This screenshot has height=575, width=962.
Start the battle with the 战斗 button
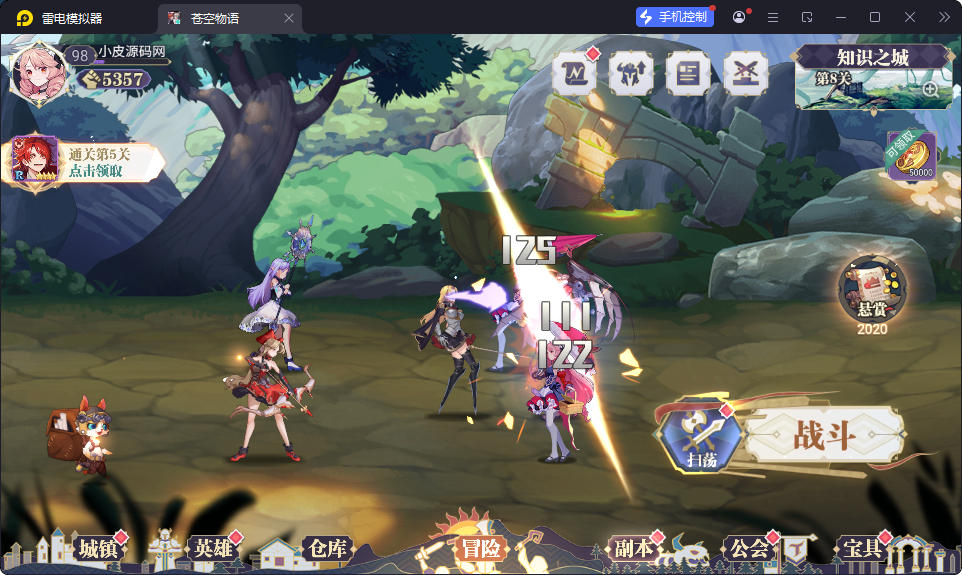[825, 437]
